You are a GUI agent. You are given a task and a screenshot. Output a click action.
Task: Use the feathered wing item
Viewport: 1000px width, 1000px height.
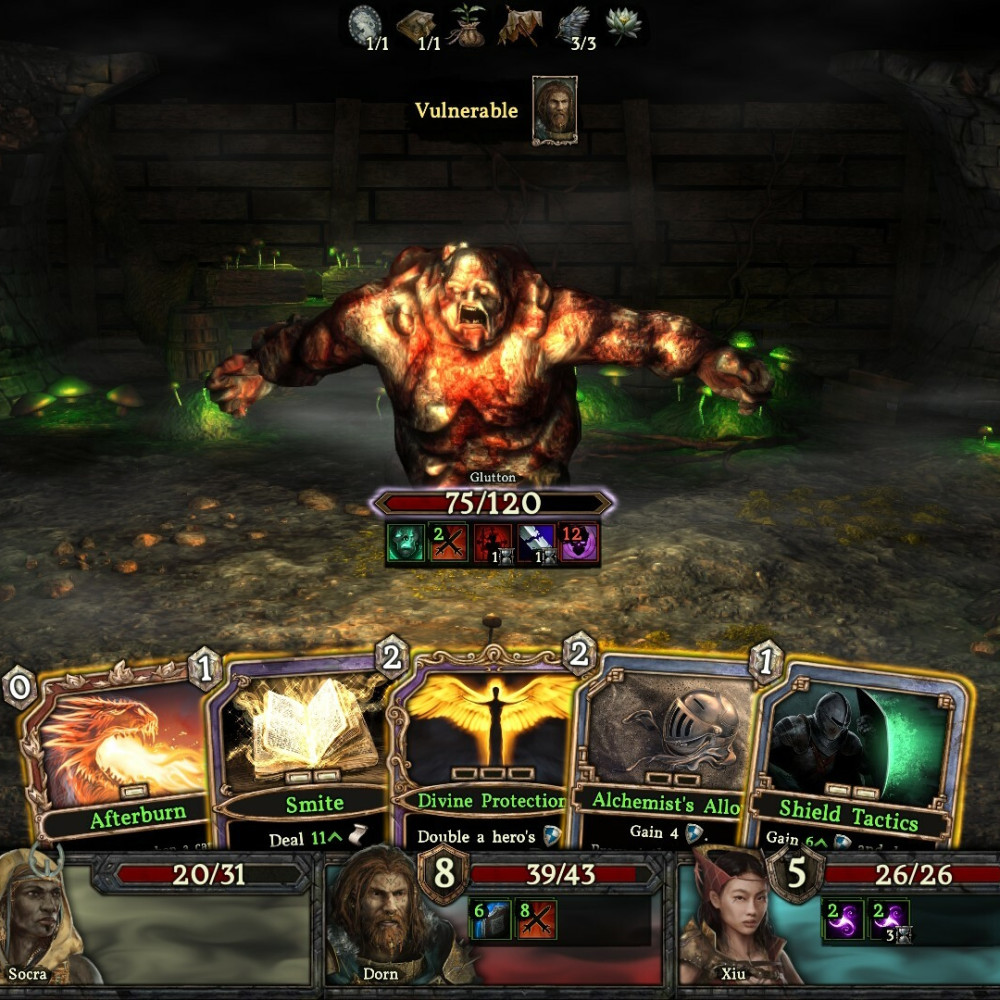click(573, 24)
